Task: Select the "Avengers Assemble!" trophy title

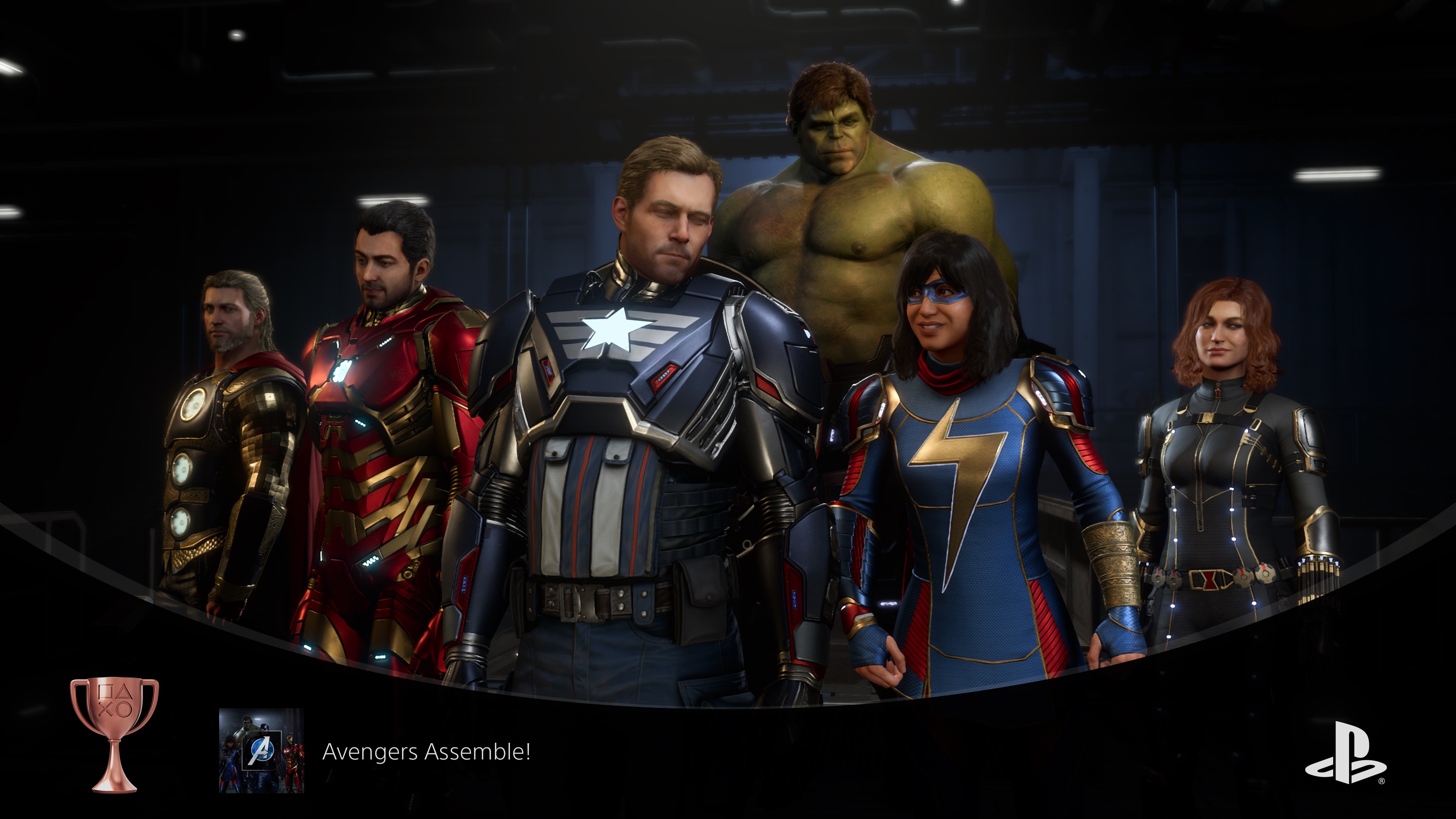Action: click(426, 752)
